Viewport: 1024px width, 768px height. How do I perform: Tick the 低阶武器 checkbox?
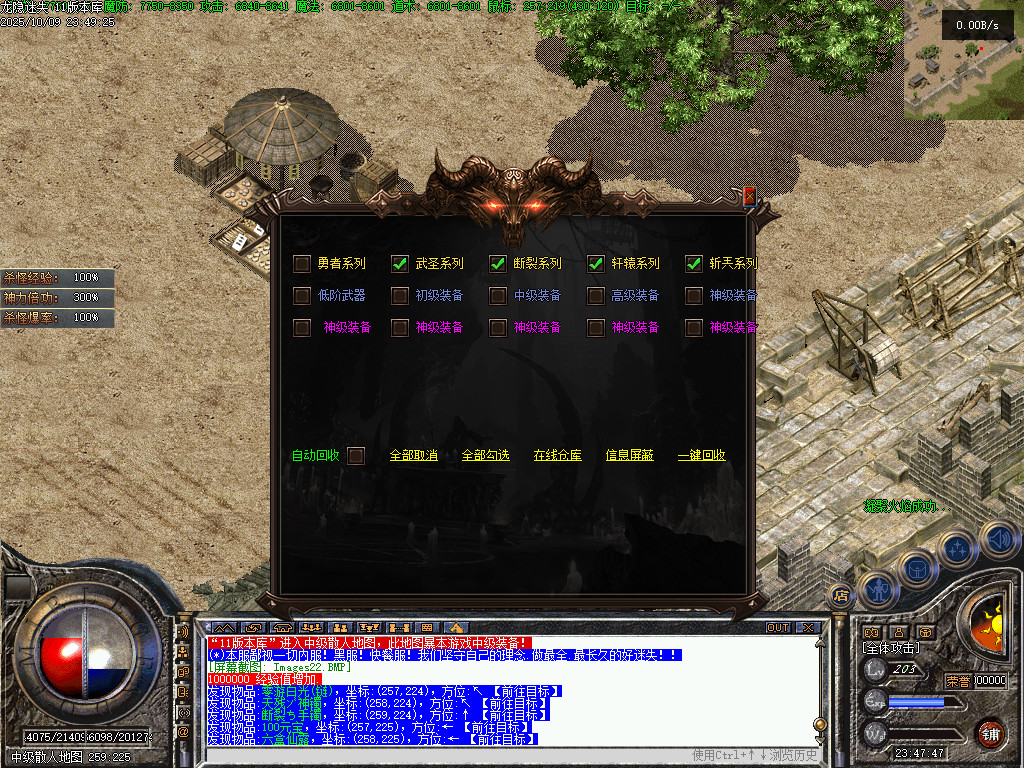pyautogui.click(x=302, y=296)
